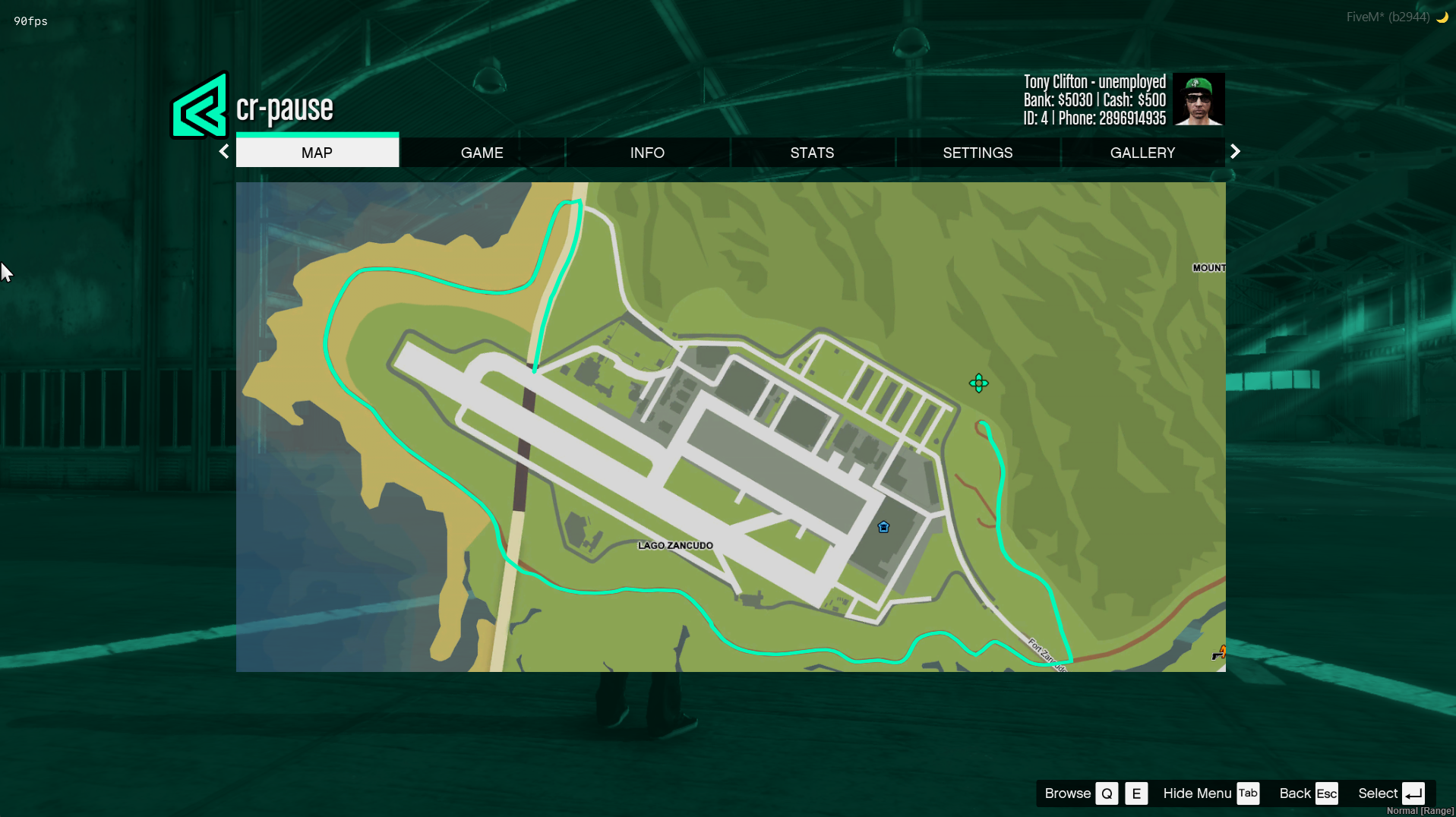Open the GAME tab
The height and width of the screenshot is (817, 1456).
tap(482, 153)
